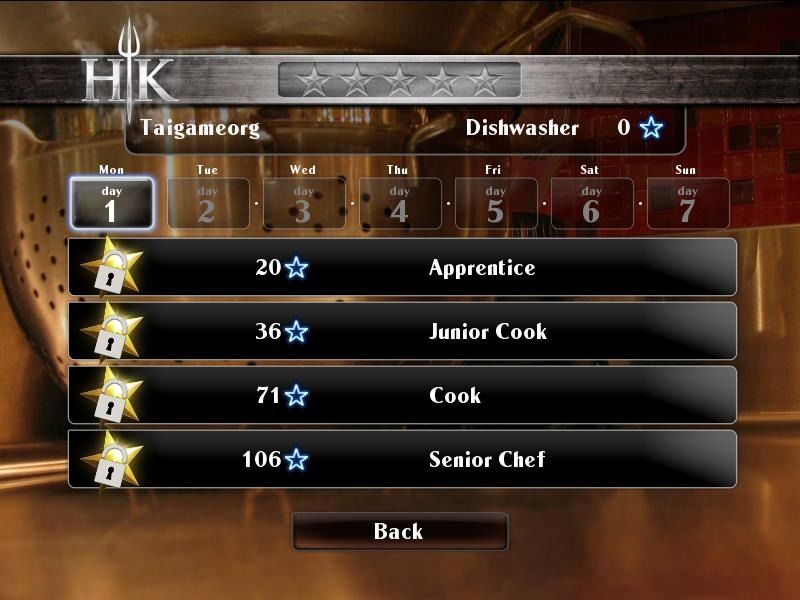800x600 pixels.
Task: Select the Saturday day 6 tile
Action: point(591,203)
